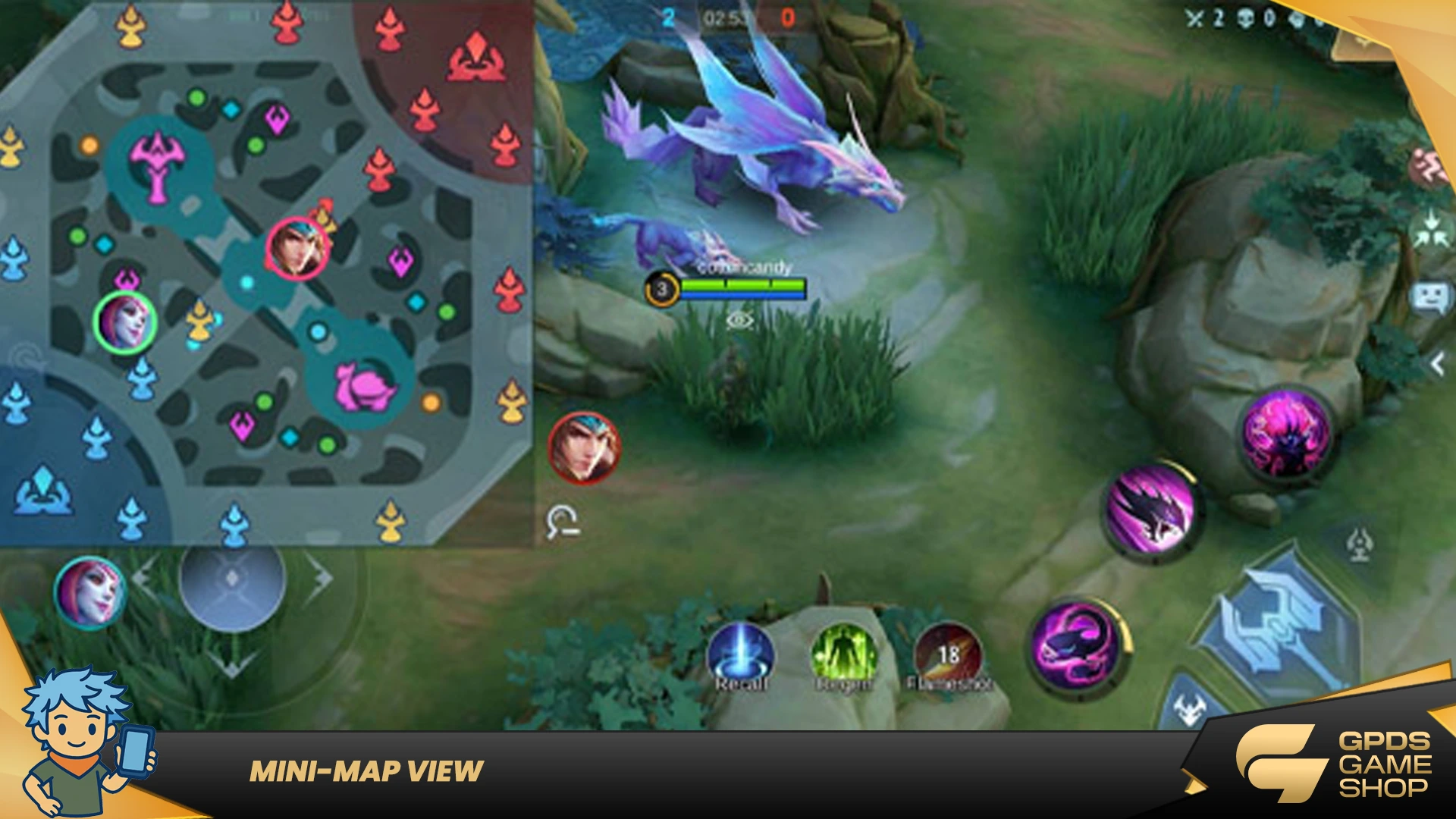Viewport: 1456px width, 819px height.
Task: Tap the minion attack icon
Action: pos(1189,710)
